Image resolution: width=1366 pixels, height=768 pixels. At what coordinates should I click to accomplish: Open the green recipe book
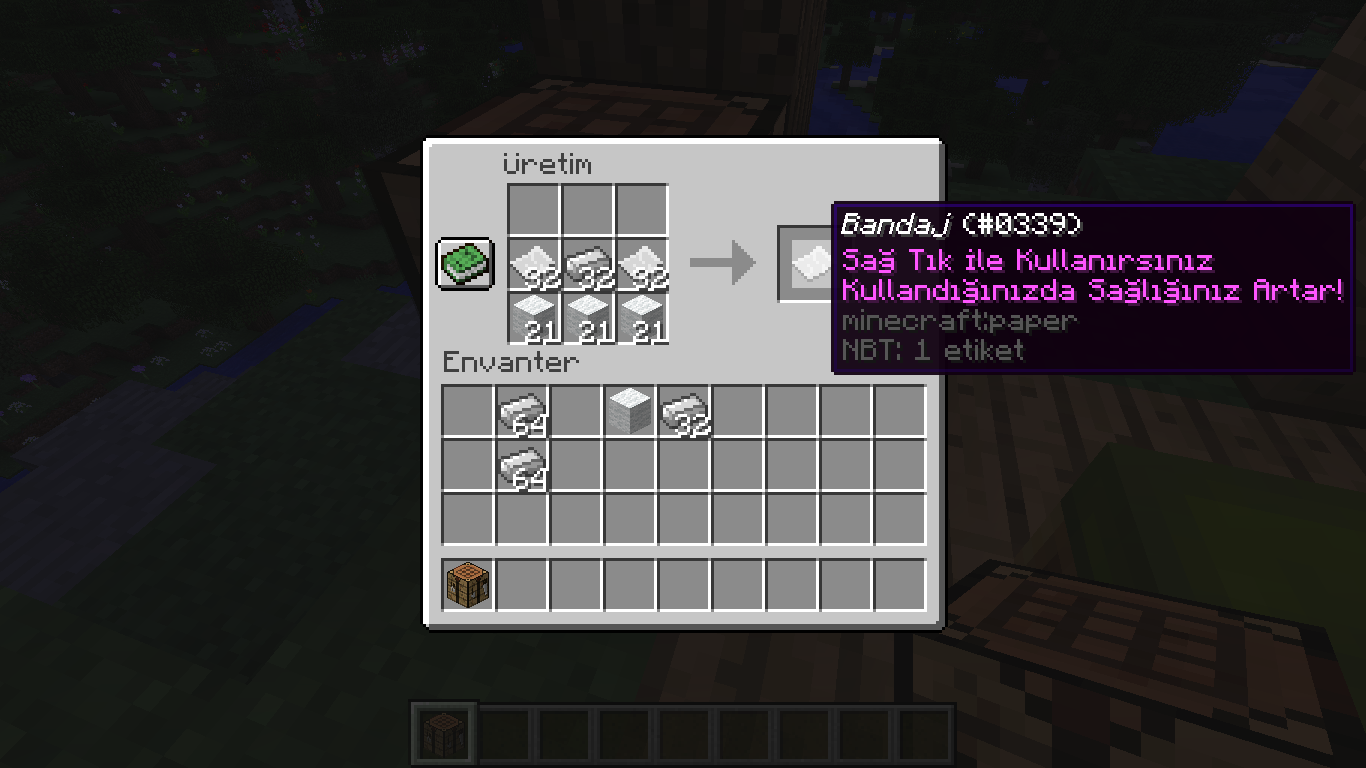click(x=465, y=264)
